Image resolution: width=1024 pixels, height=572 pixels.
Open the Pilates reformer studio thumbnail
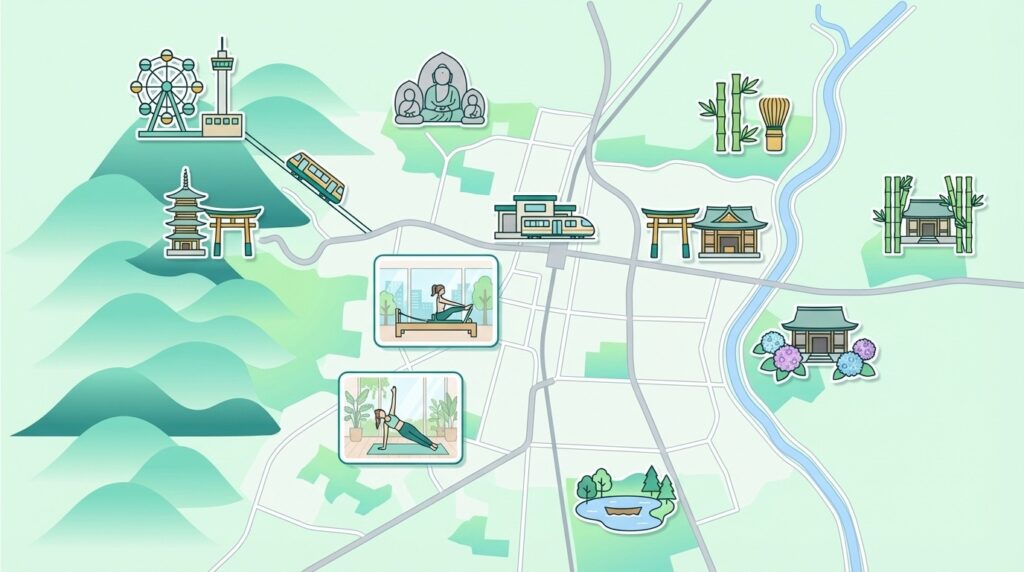(x=435, y=301)
